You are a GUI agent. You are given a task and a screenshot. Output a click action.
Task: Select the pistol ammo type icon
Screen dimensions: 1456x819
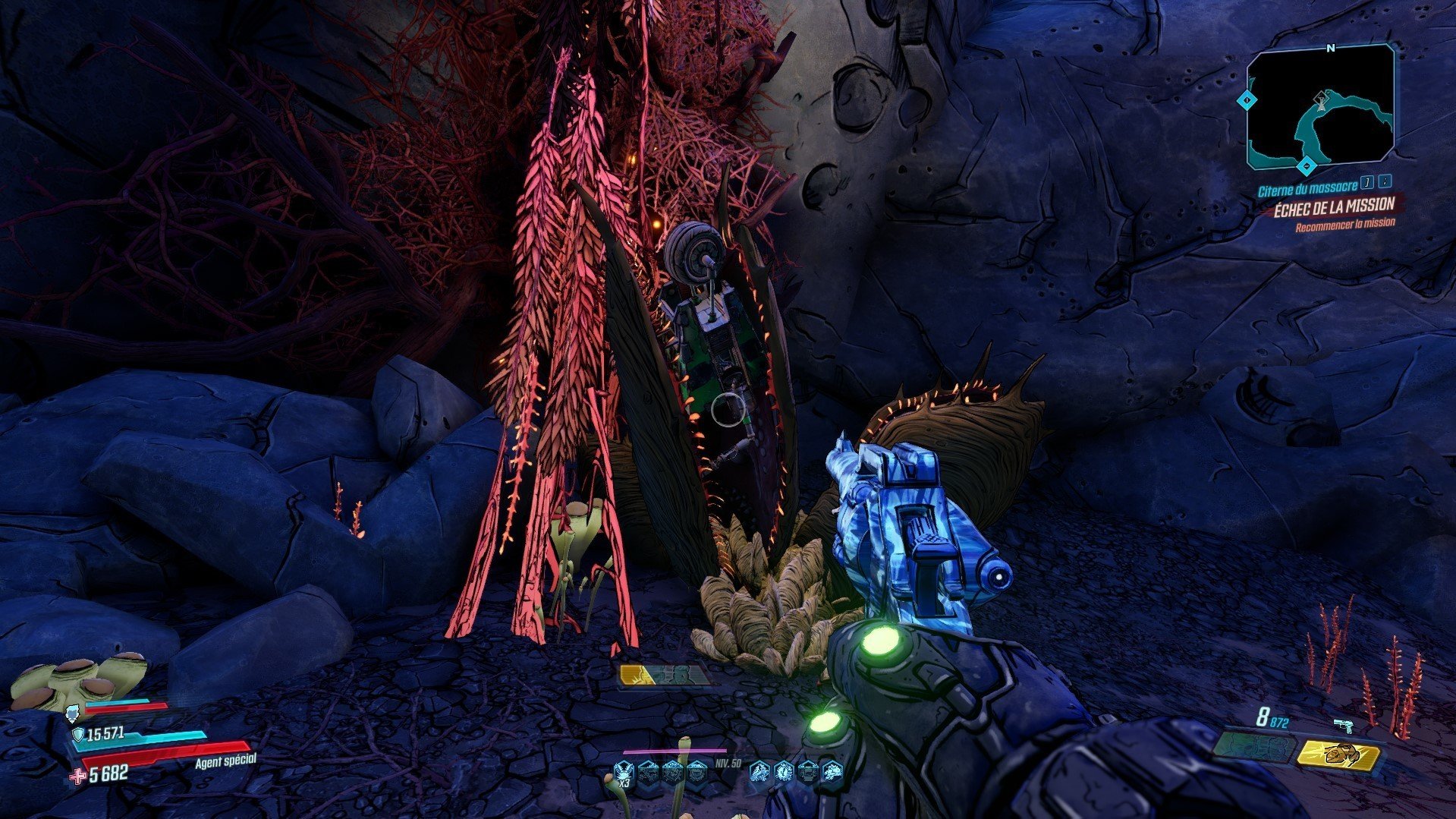(x=1343, y=723)
